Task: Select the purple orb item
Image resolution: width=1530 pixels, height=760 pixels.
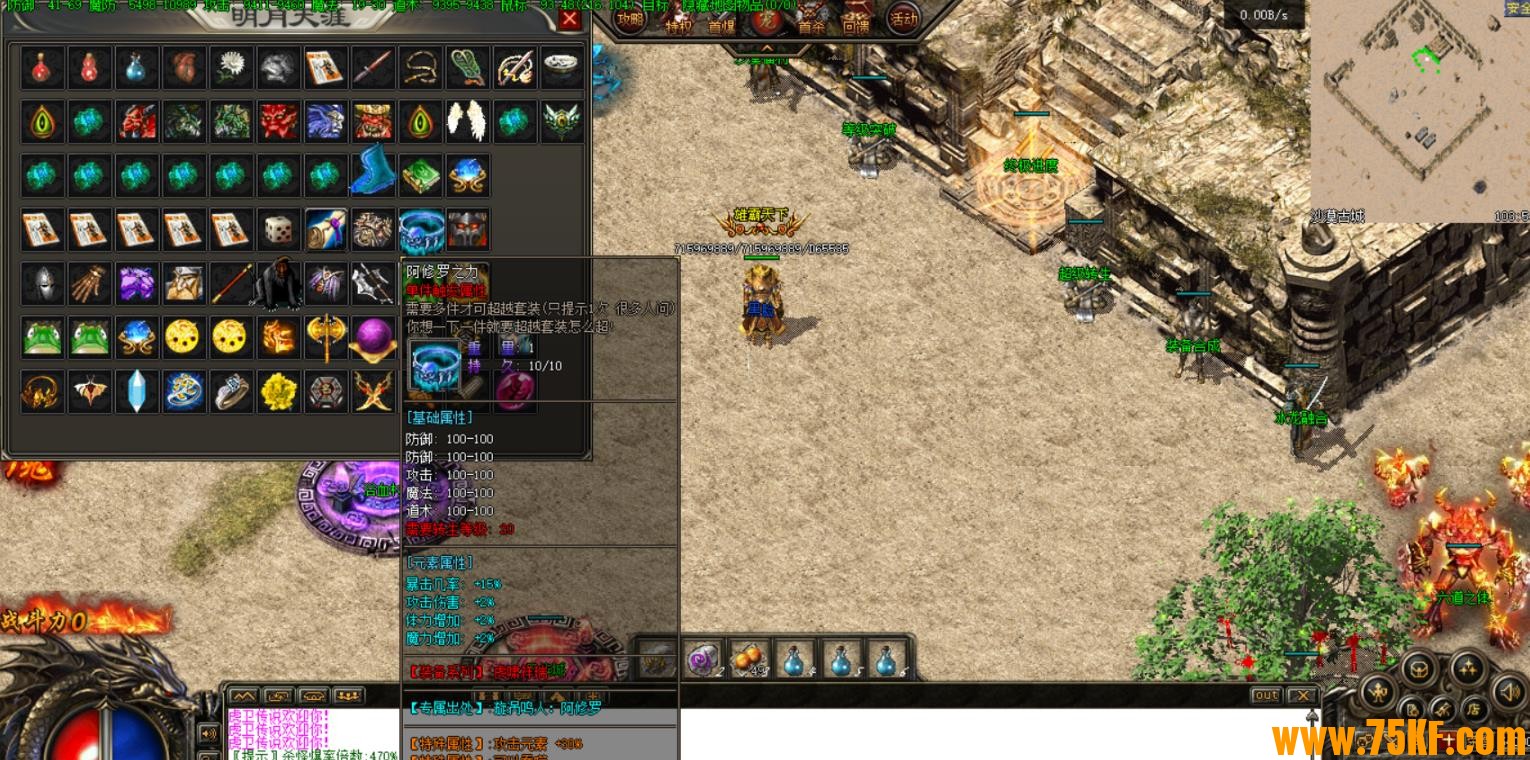Action: coord(372,338)
